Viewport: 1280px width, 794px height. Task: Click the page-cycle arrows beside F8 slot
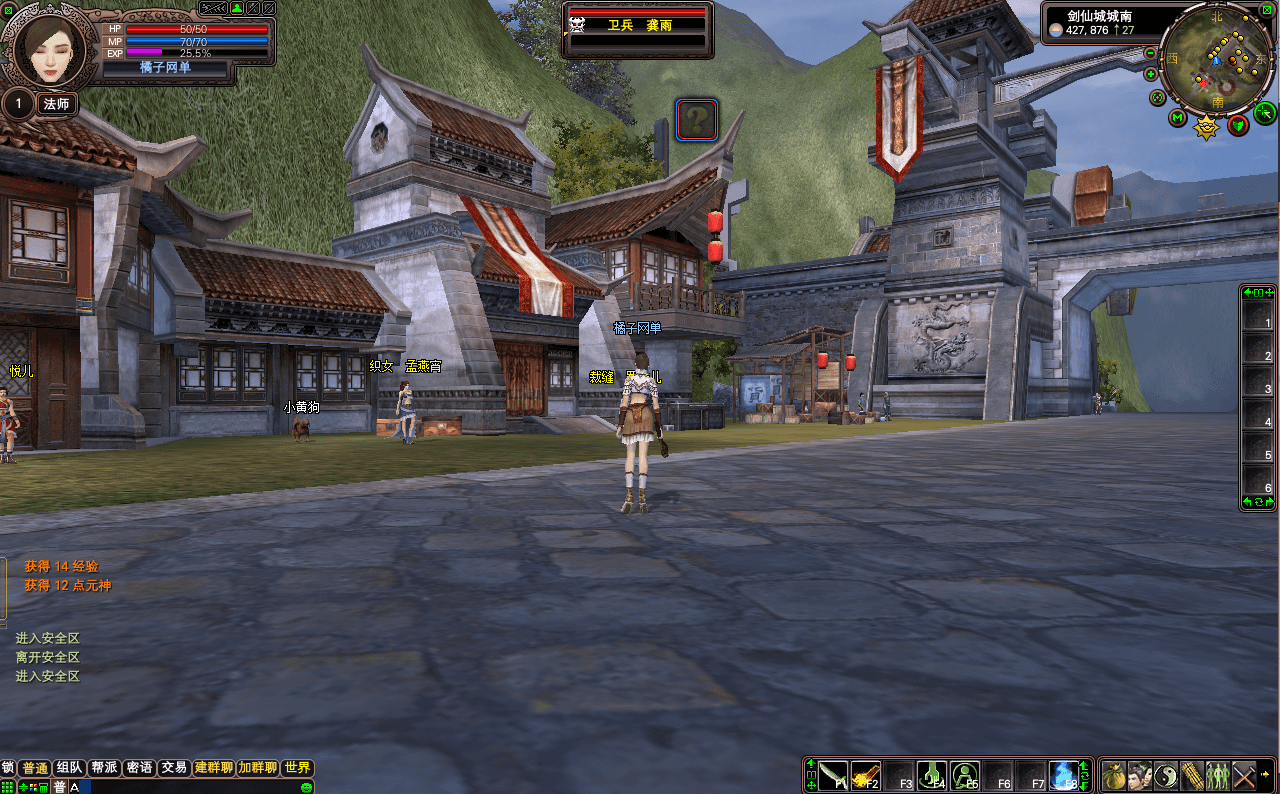tap(1085, 775)
